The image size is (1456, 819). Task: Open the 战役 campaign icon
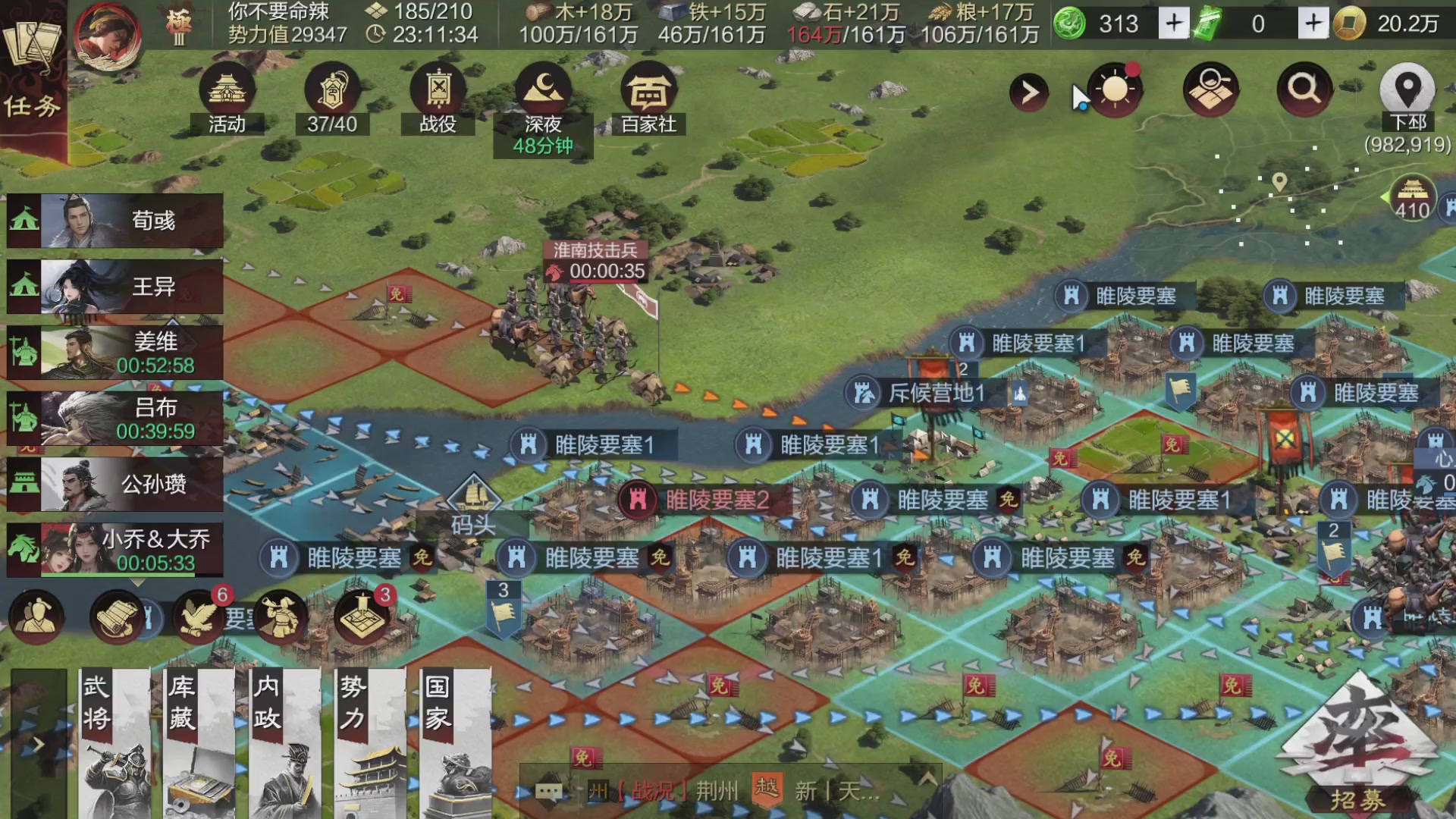click(438, 93)
